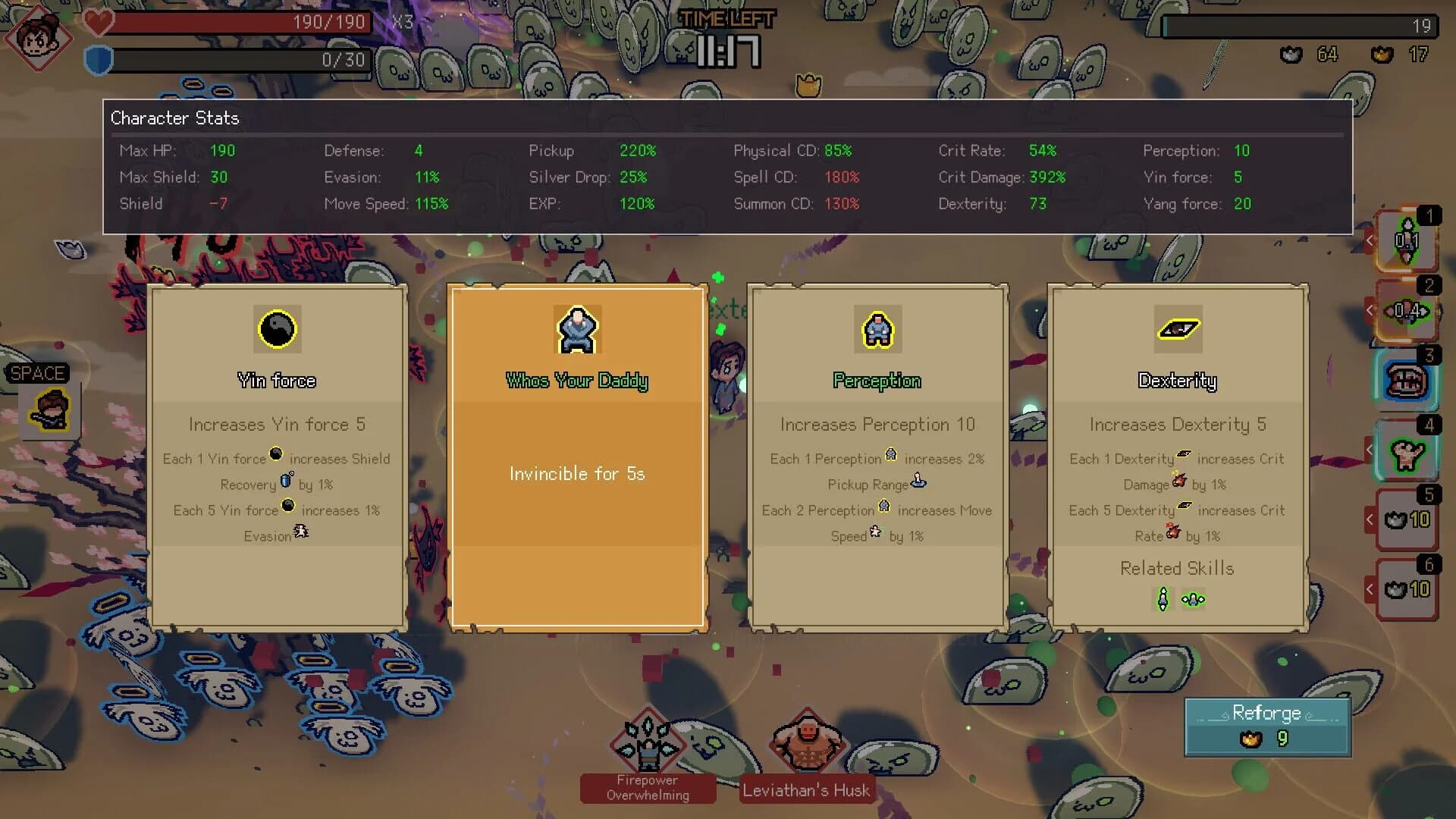Collapse skill slot 1 using its left chevron
Screen dimensions: 1456x819
click(x=1370, y=241)
